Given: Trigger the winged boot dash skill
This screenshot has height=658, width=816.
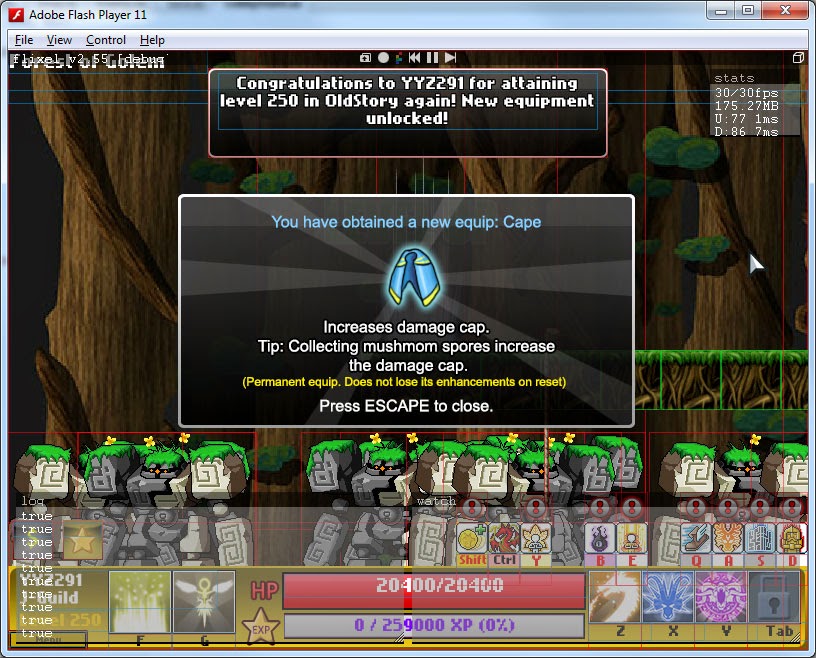Looking at the screenshot, I should point(695,538).
